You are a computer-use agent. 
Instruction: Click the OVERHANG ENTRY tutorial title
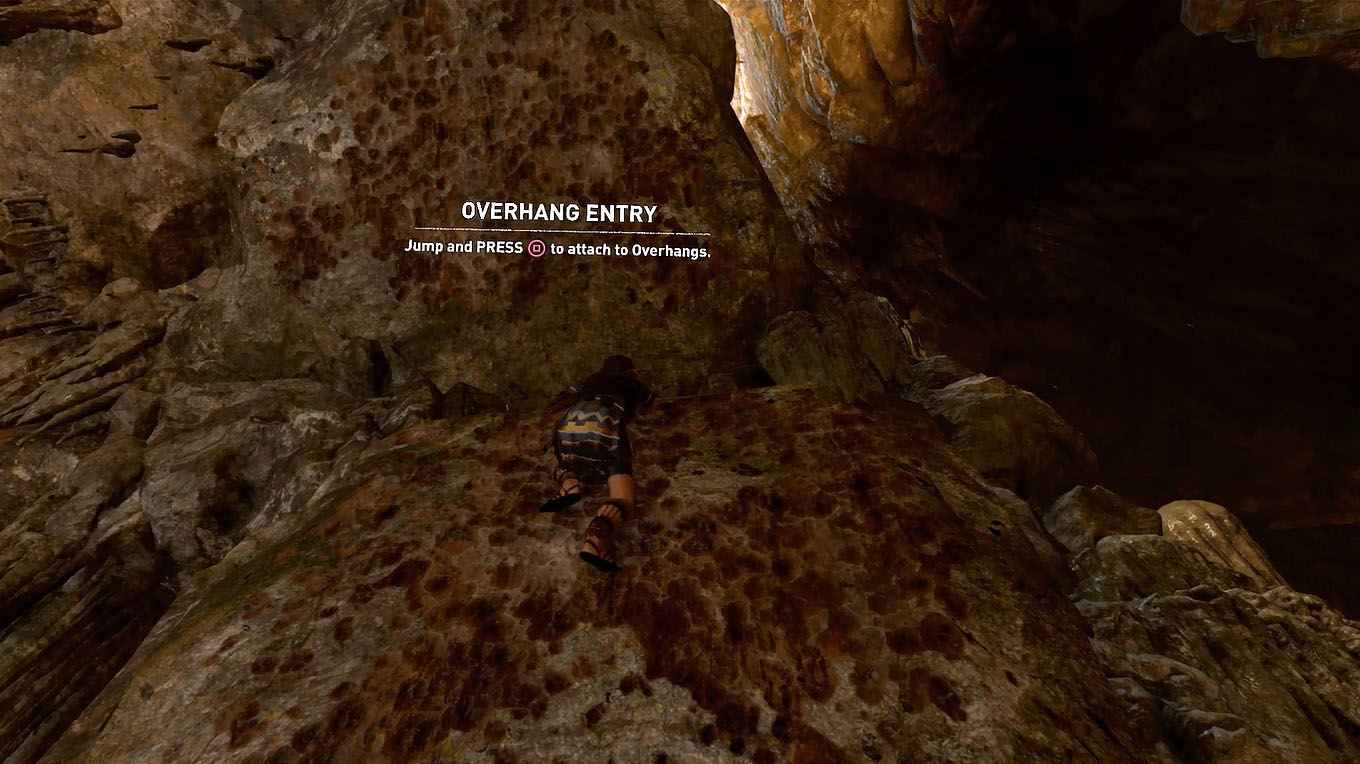[557, 213]
